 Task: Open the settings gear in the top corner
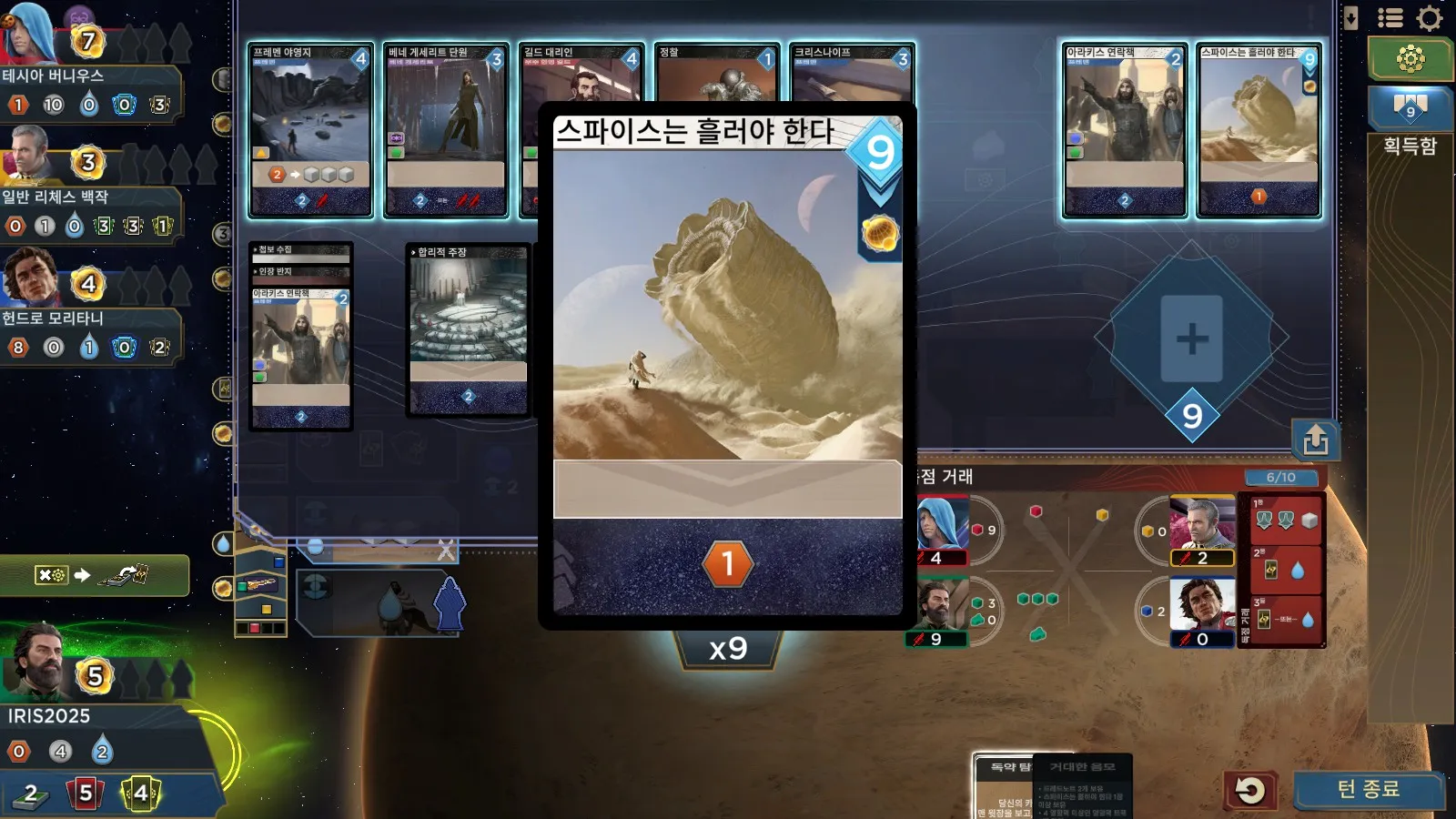click(x=1431, y=18)
